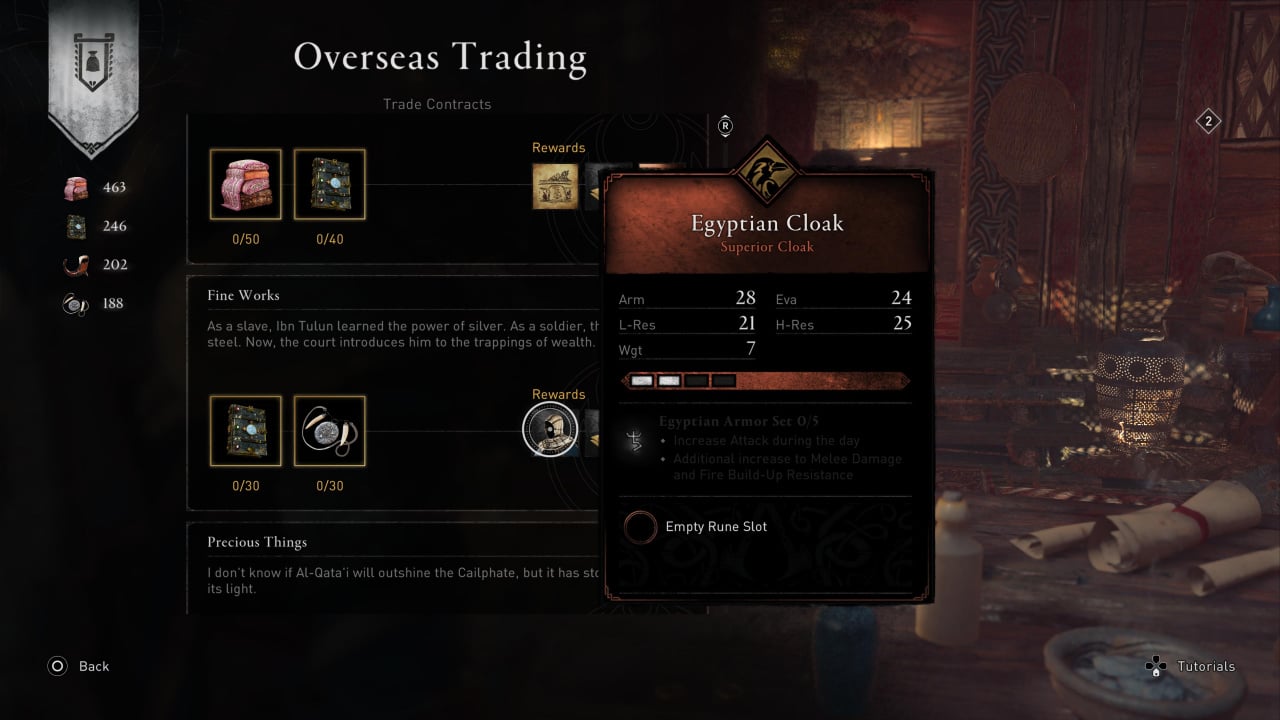Open the Fine Works trade contract
Viewport: 1280px width, 720px height.
click(x=244, y=295)
